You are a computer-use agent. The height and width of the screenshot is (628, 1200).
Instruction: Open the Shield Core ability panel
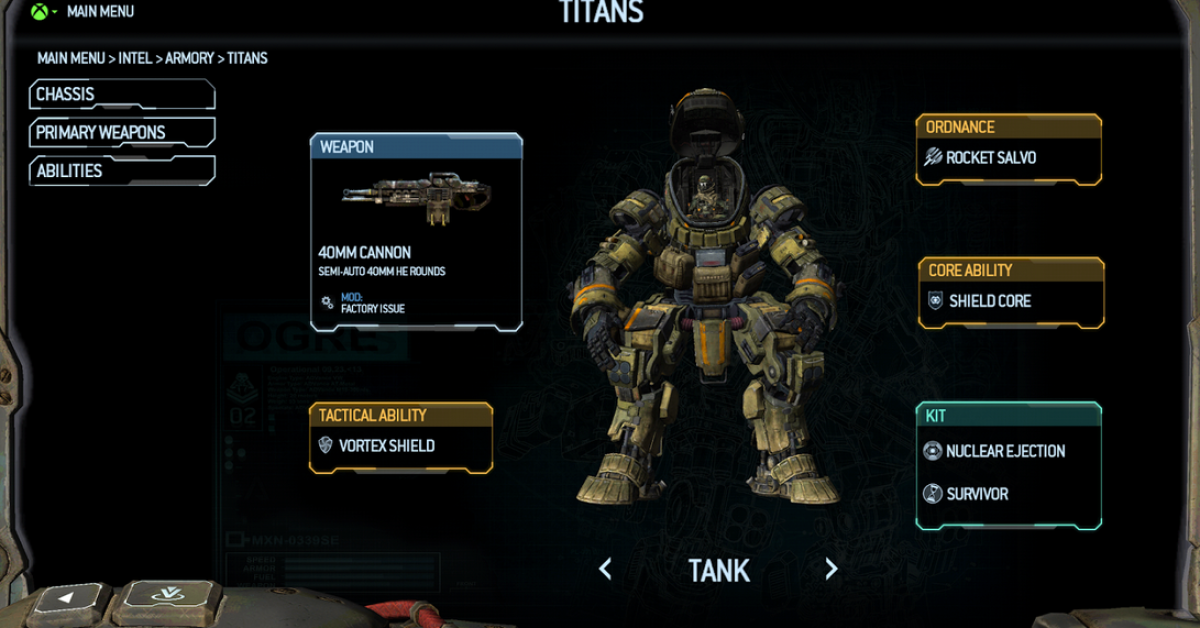click(x=1010, y=301)
